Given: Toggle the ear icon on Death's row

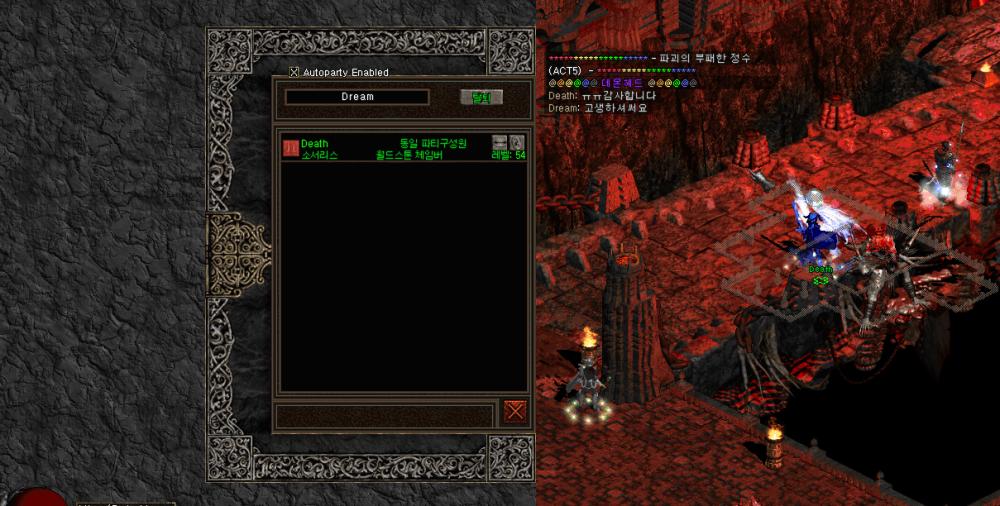Looking at the screenshot, I should pyautogui.click(x=517, y=142).
